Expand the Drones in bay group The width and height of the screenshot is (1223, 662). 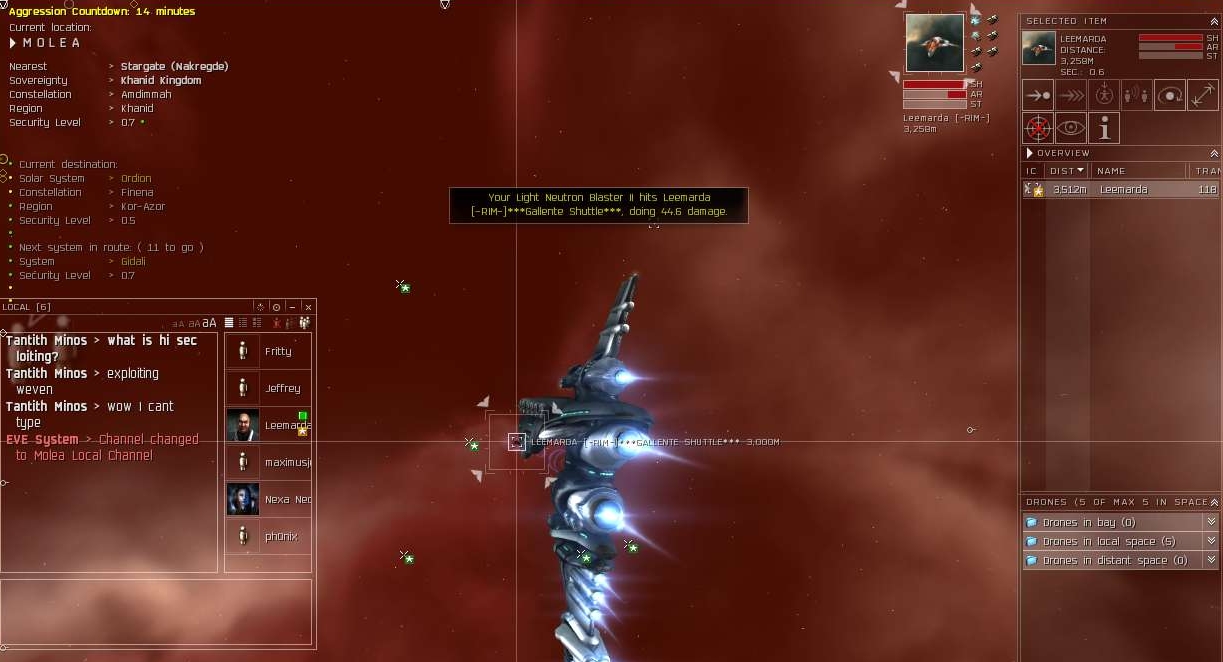tap(1211, 522)
